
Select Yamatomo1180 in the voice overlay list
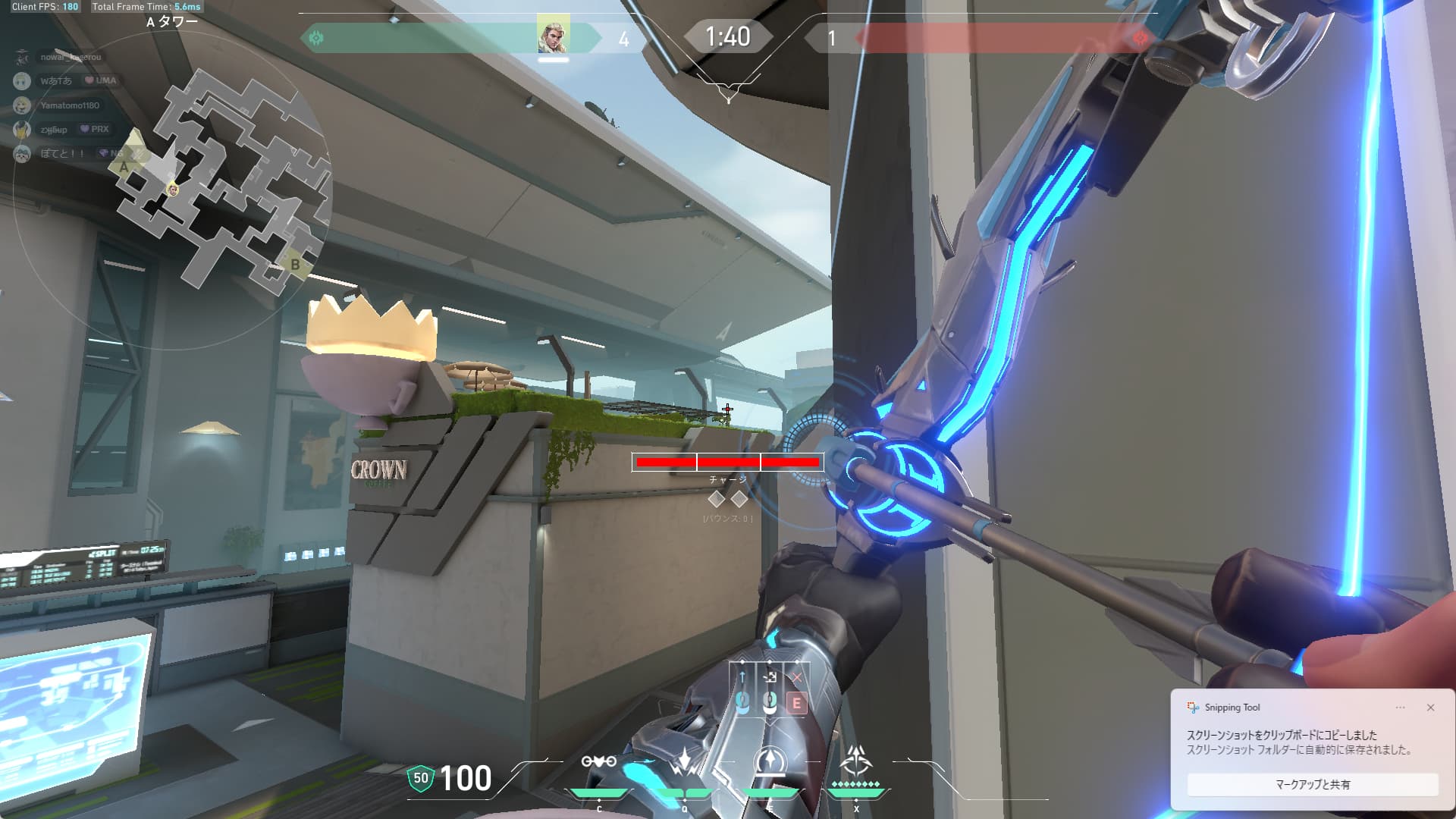[x=69, y=105]
